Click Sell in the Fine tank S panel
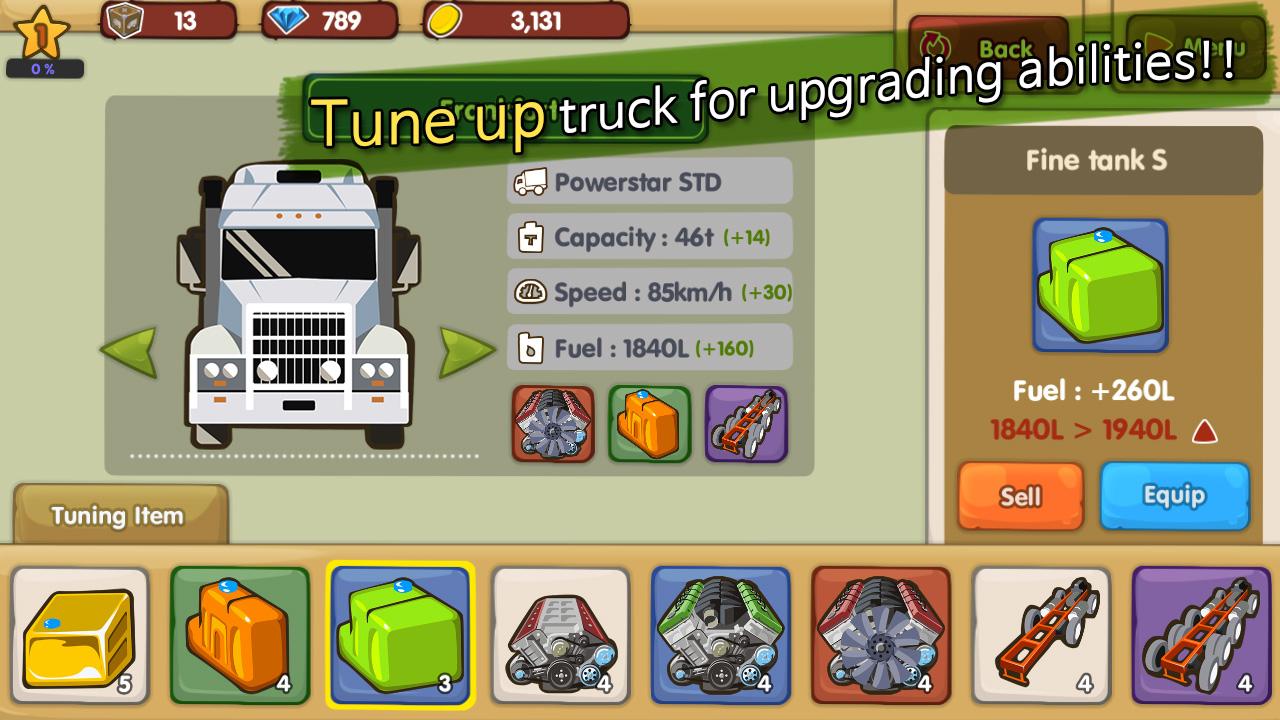The height and width of the screenshot is (720, 1280). click(1020, 497)
